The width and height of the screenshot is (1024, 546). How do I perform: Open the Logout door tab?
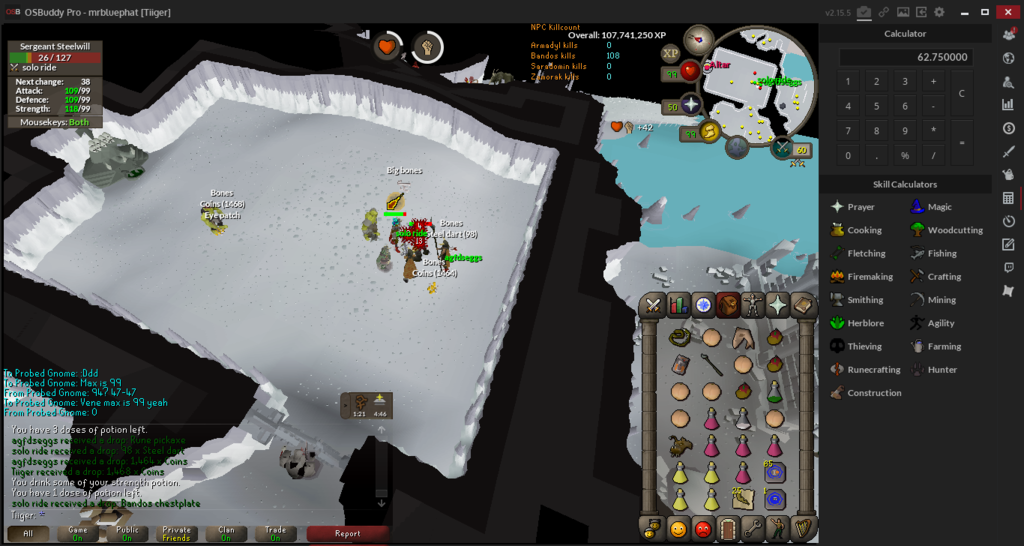click(729, 528)
